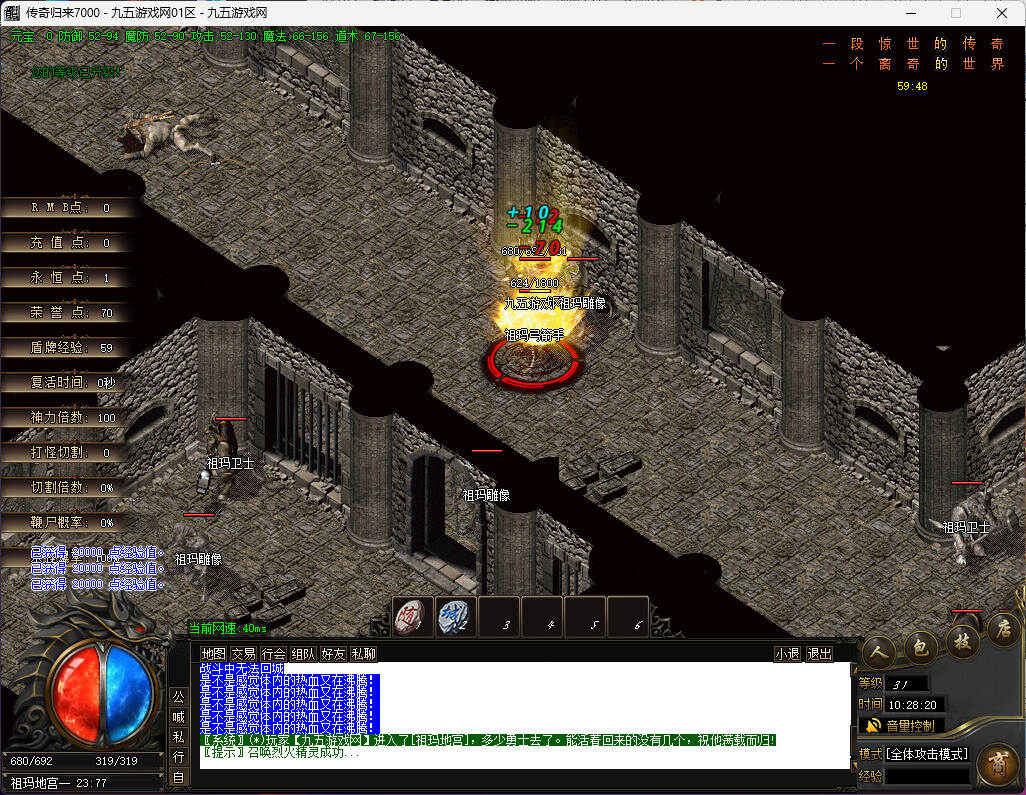The height and width of the screenshot is (795, 1026).
Task: Use the blue potion in hotbar slot 2
Action: 455,616
